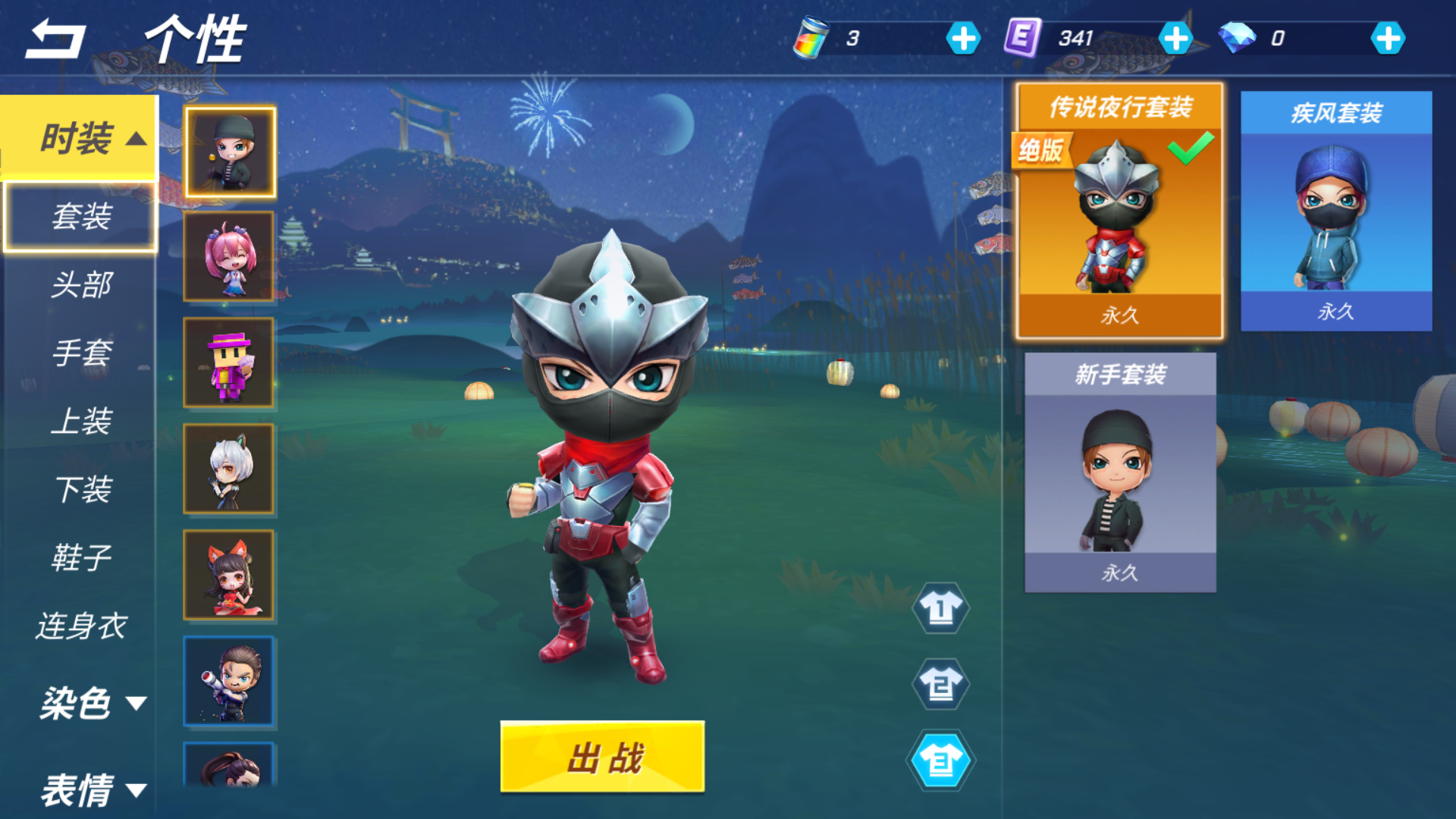
Task: Switch to the 手套 gloves category
Action: (x=81, y=353)
